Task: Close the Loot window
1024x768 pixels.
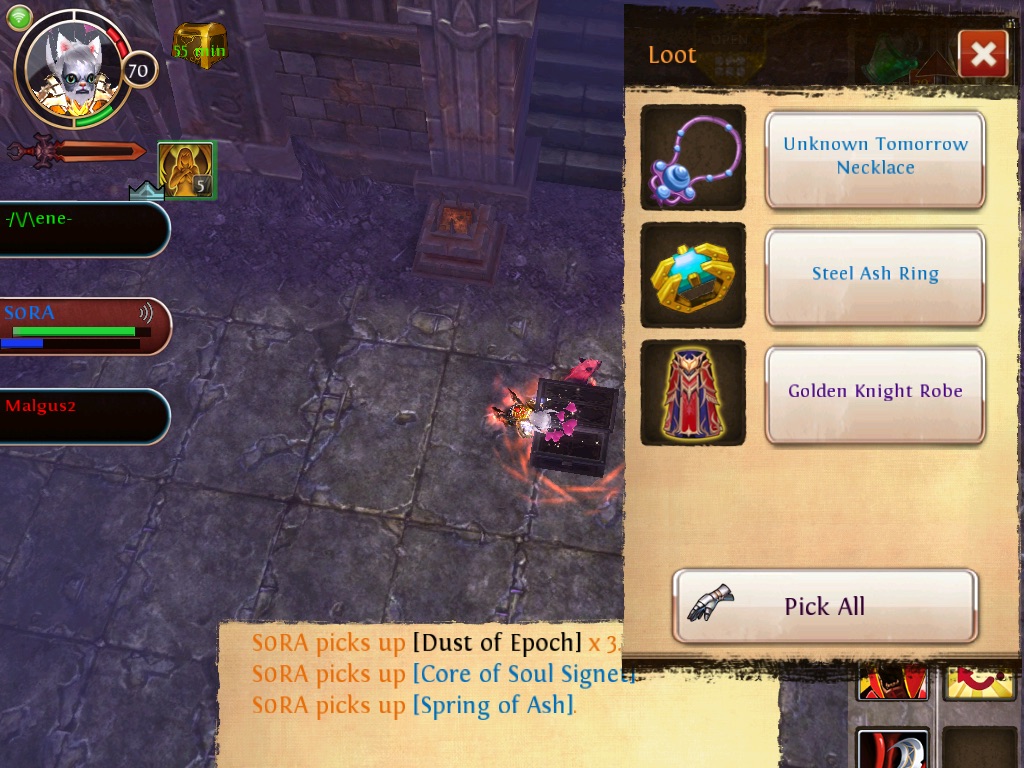Action: coord(982,54)
